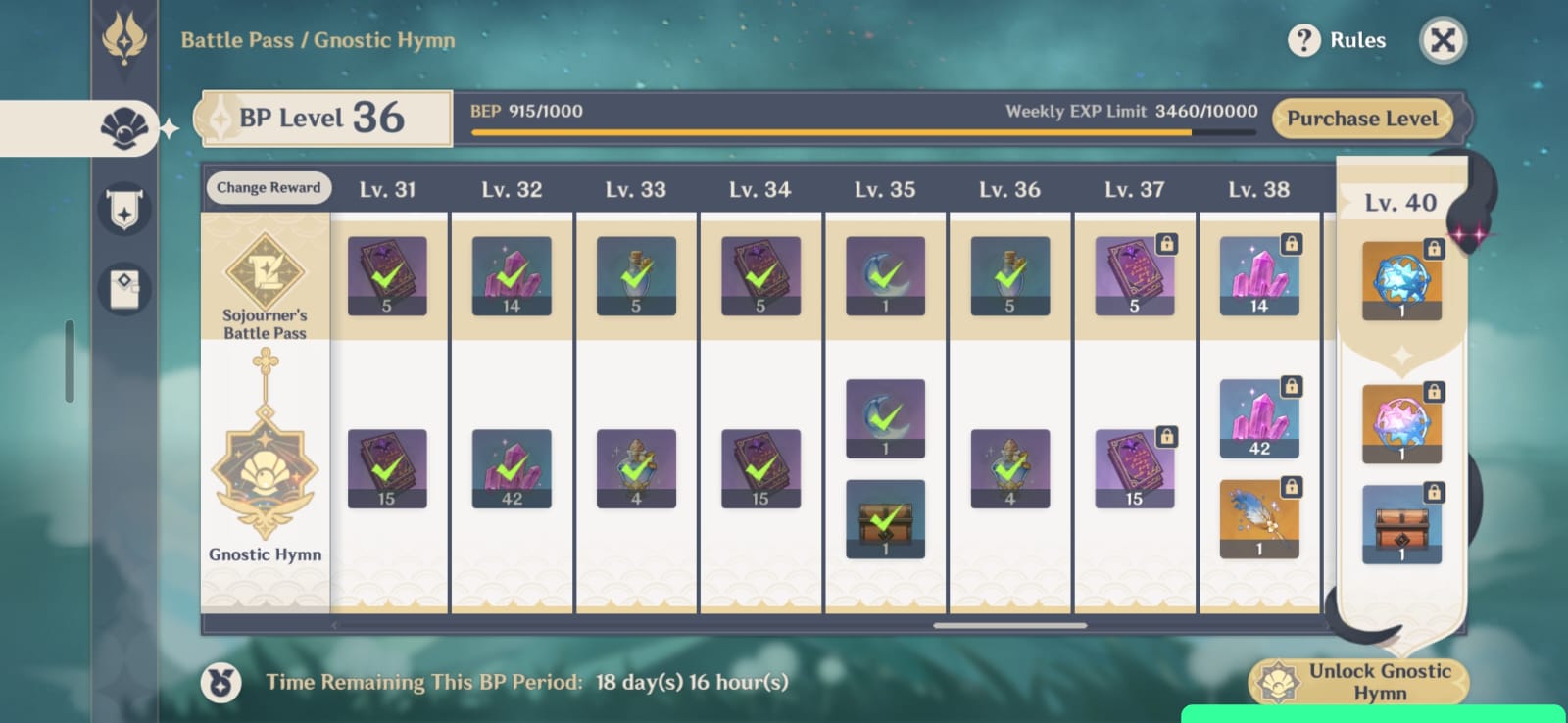Click the Purchase Level button

click(1362, 119)
